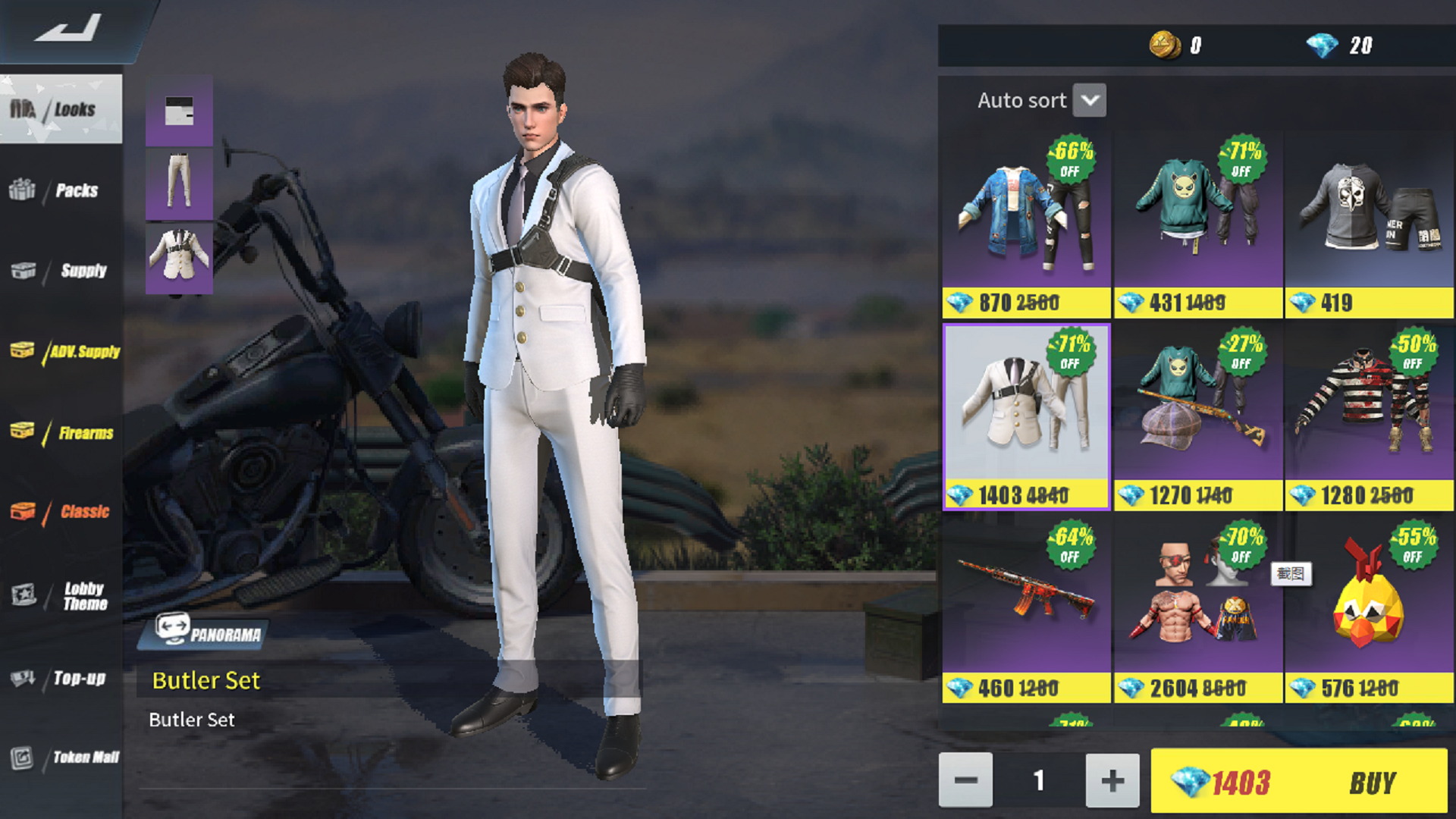
Task: Increase purchase quantity with plus button
Action: (x=1112, y=779)
